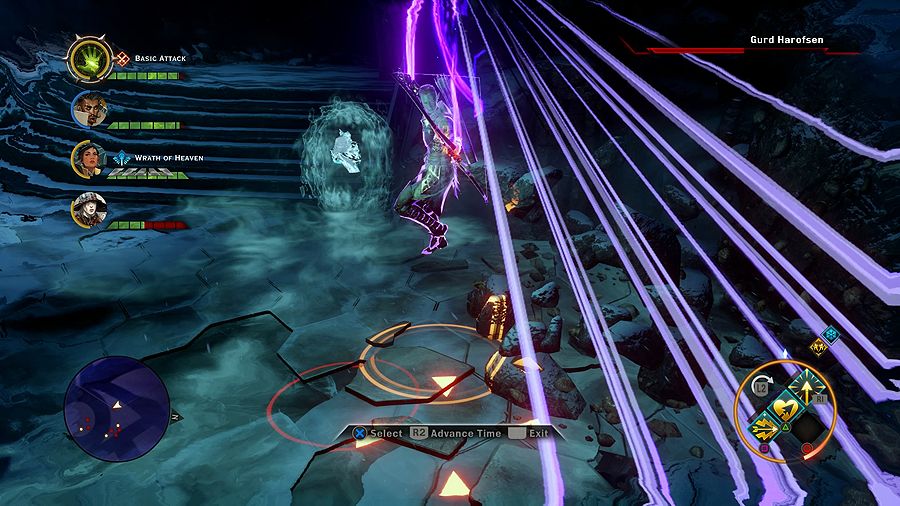Select the green glowing hand party portrait
900x506 pixels.
[88, 62]
